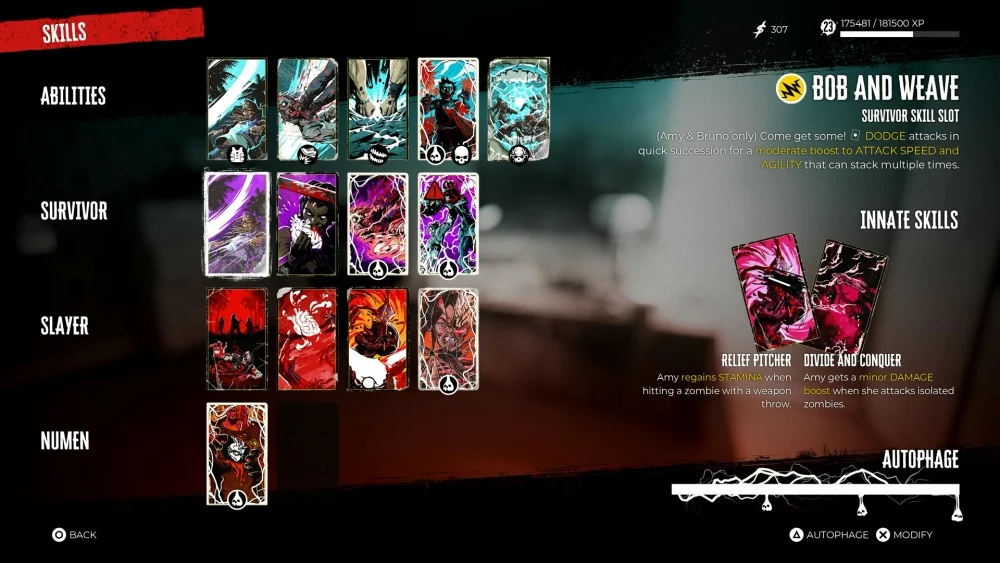Choose the first teal Abilities skill card

pyautogui.click(x=237, y=109)
